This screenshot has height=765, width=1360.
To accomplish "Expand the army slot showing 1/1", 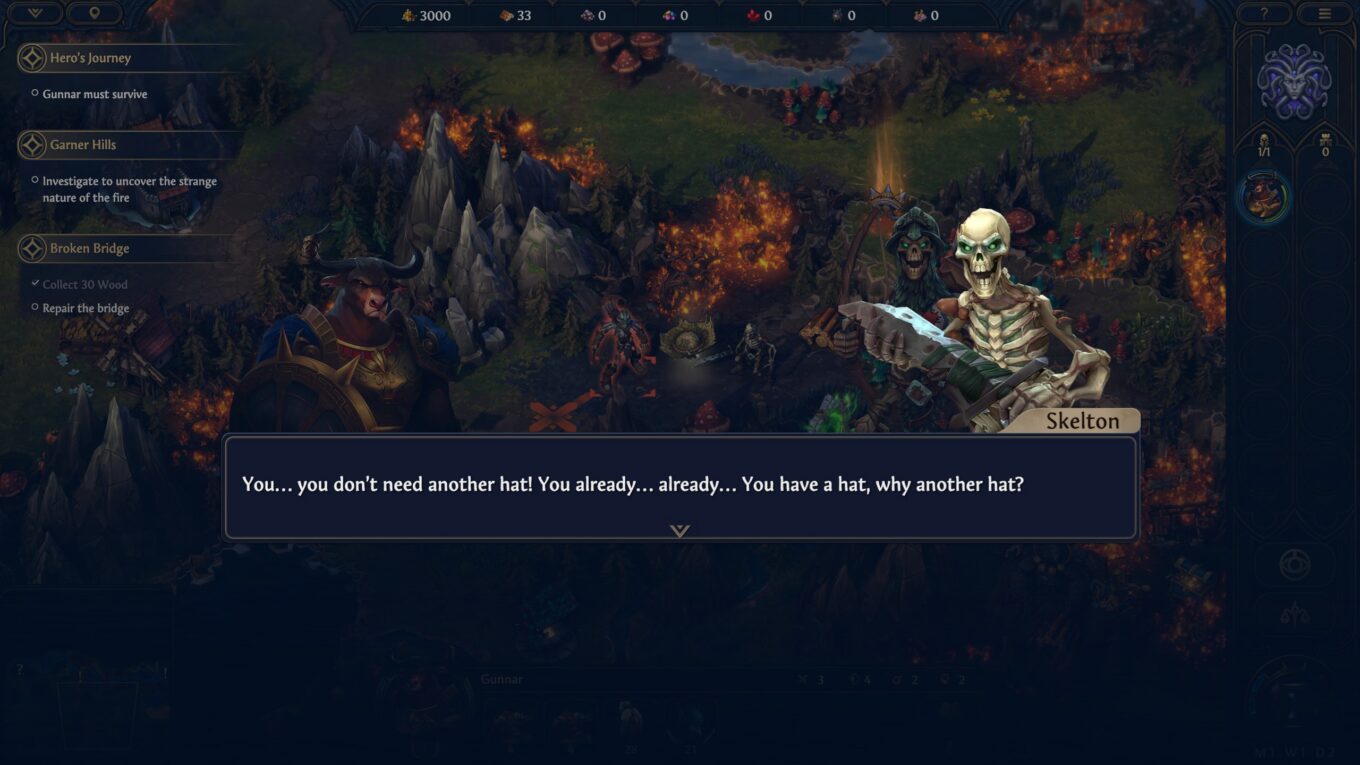I will [x=1264, y=150].
